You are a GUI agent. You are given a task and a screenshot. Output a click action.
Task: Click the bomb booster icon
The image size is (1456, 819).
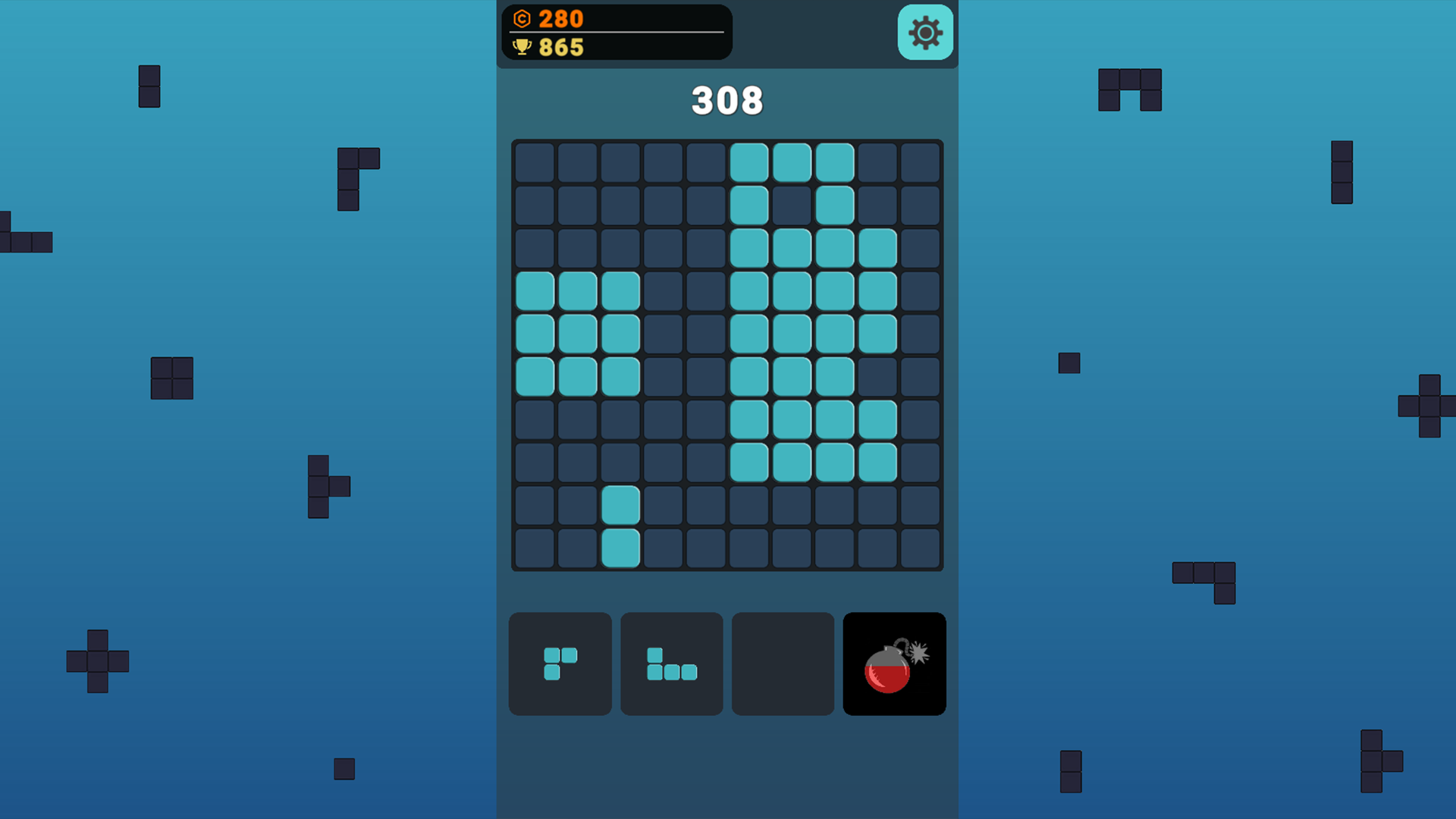click(x=893, y=664)
